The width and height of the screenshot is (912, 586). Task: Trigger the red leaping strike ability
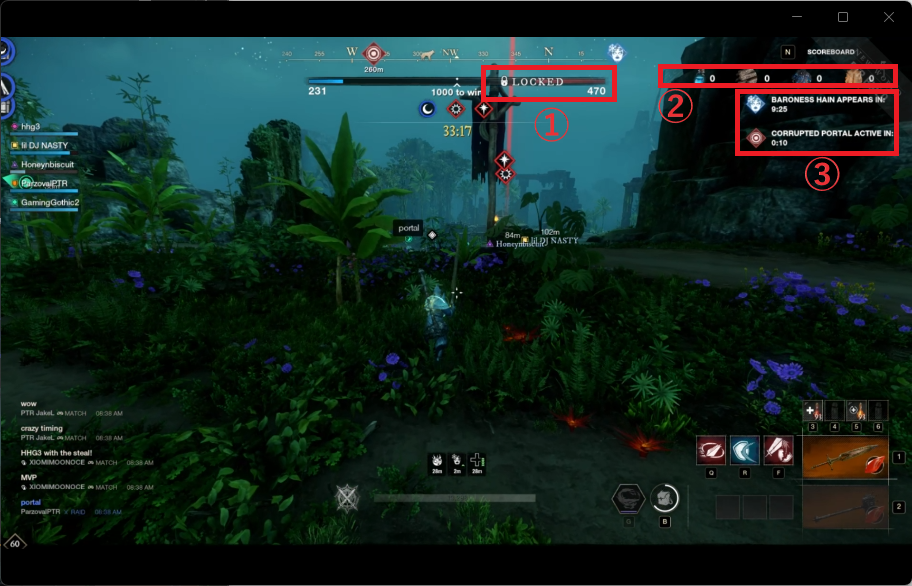[x=779, y=451]
